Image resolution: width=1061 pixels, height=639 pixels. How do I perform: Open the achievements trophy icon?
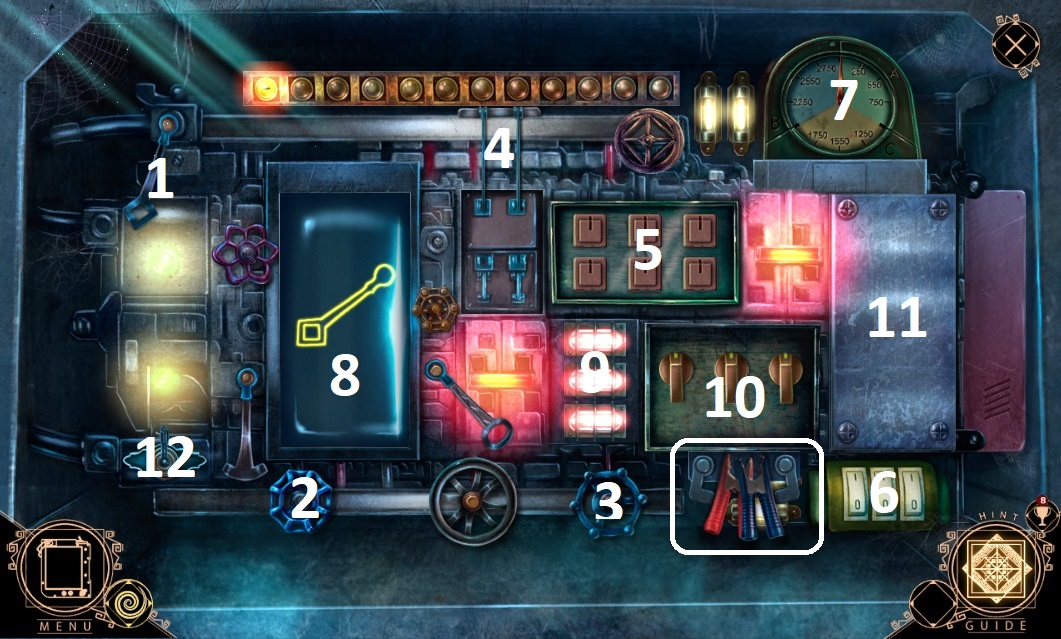tap(1040, 513)
